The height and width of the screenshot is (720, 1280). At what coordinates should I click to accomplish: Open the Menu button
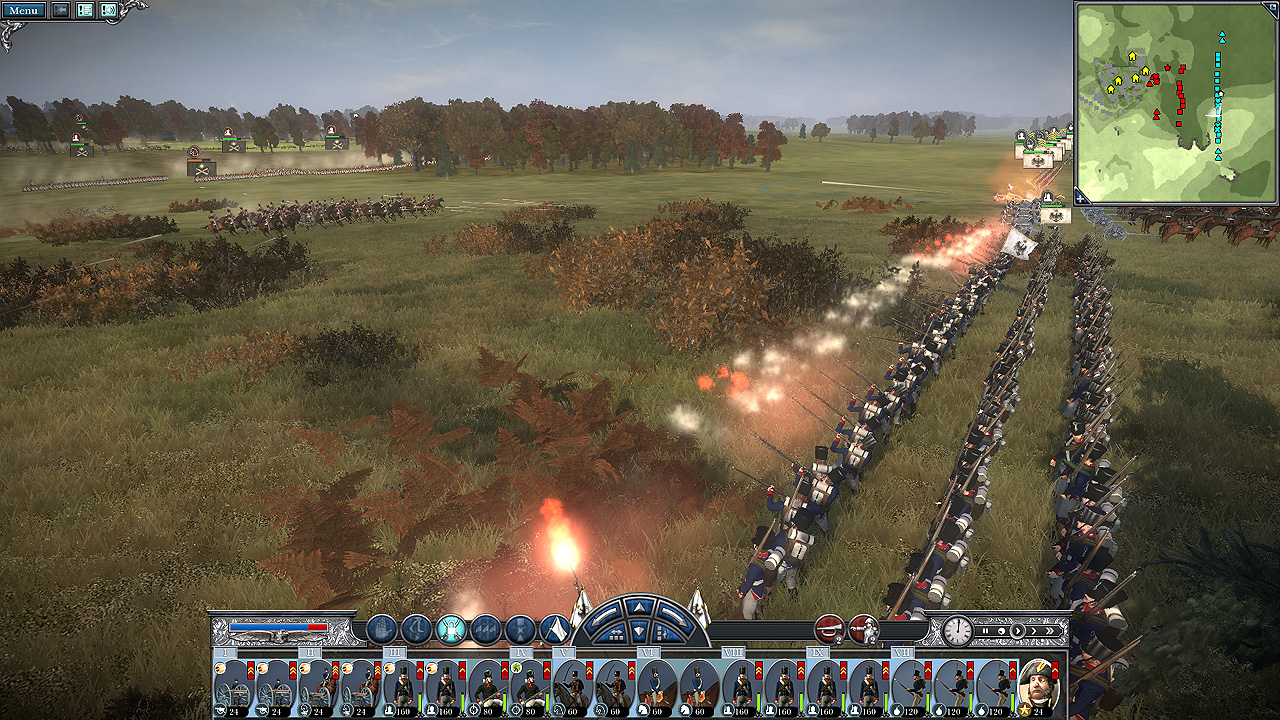point(23,11)
